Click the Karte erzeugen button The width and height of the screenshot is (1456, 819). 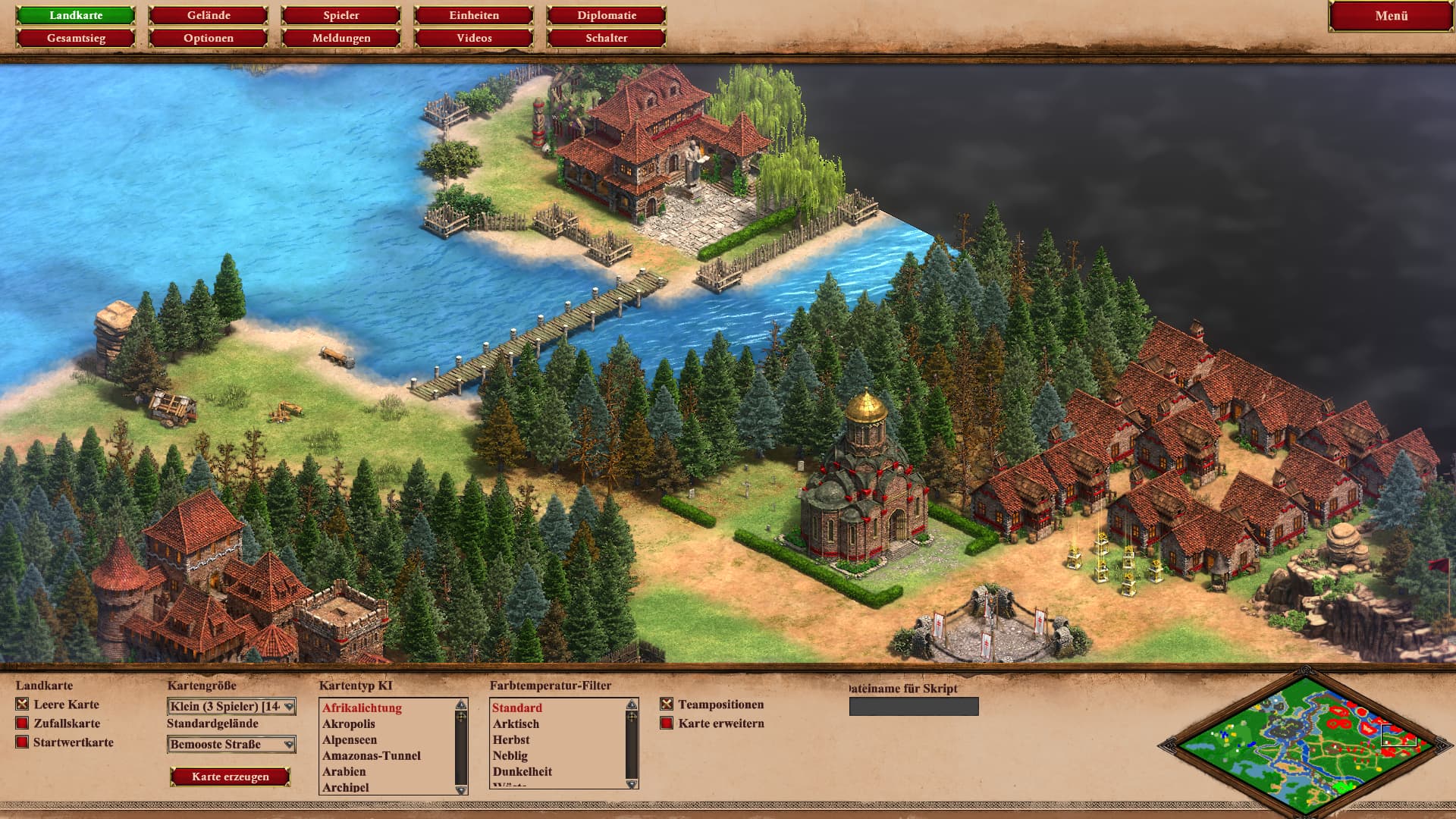click(231, 777)
